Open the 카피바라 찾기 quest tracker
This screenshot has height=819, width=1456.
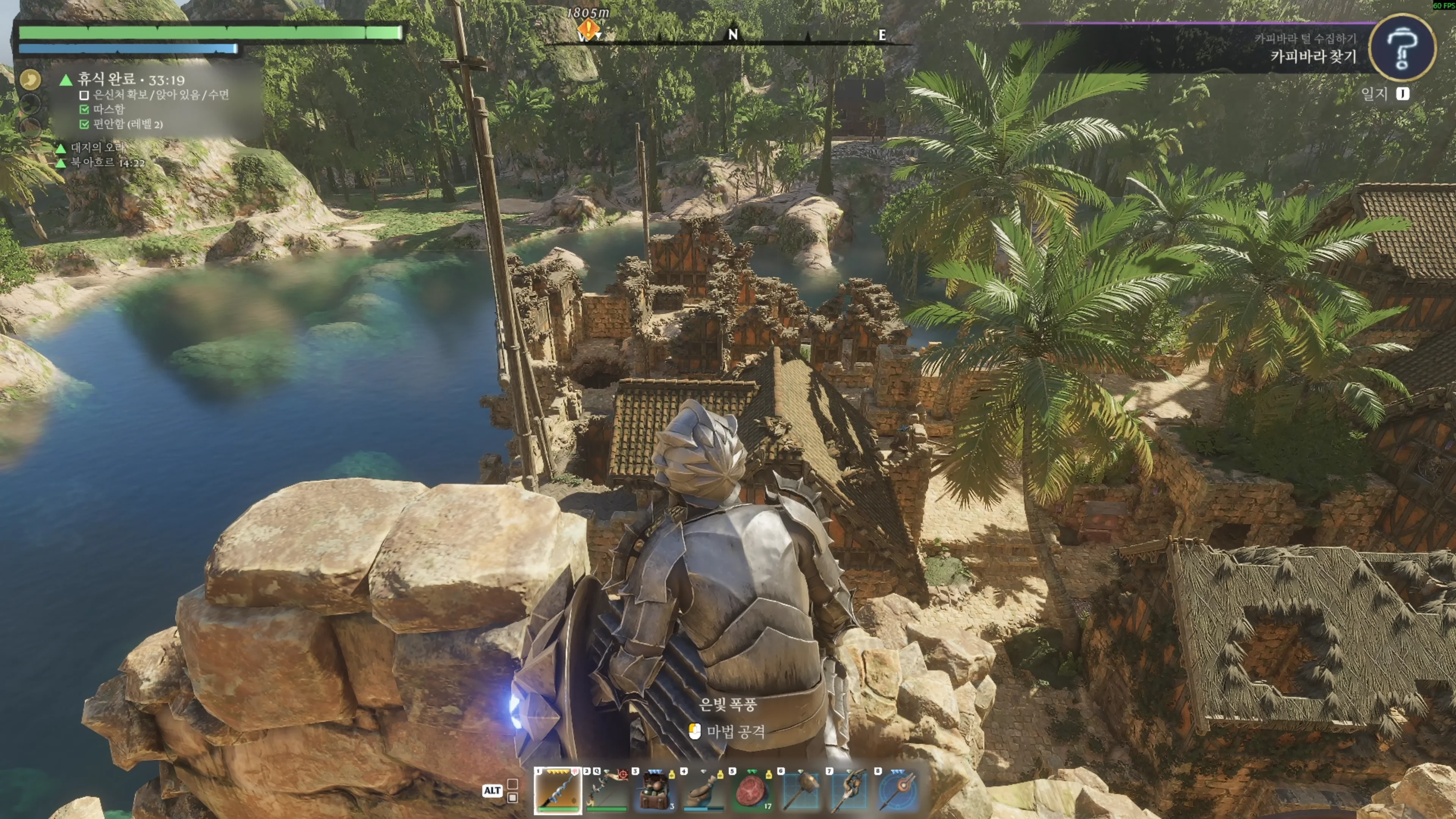coord(1312,56)
